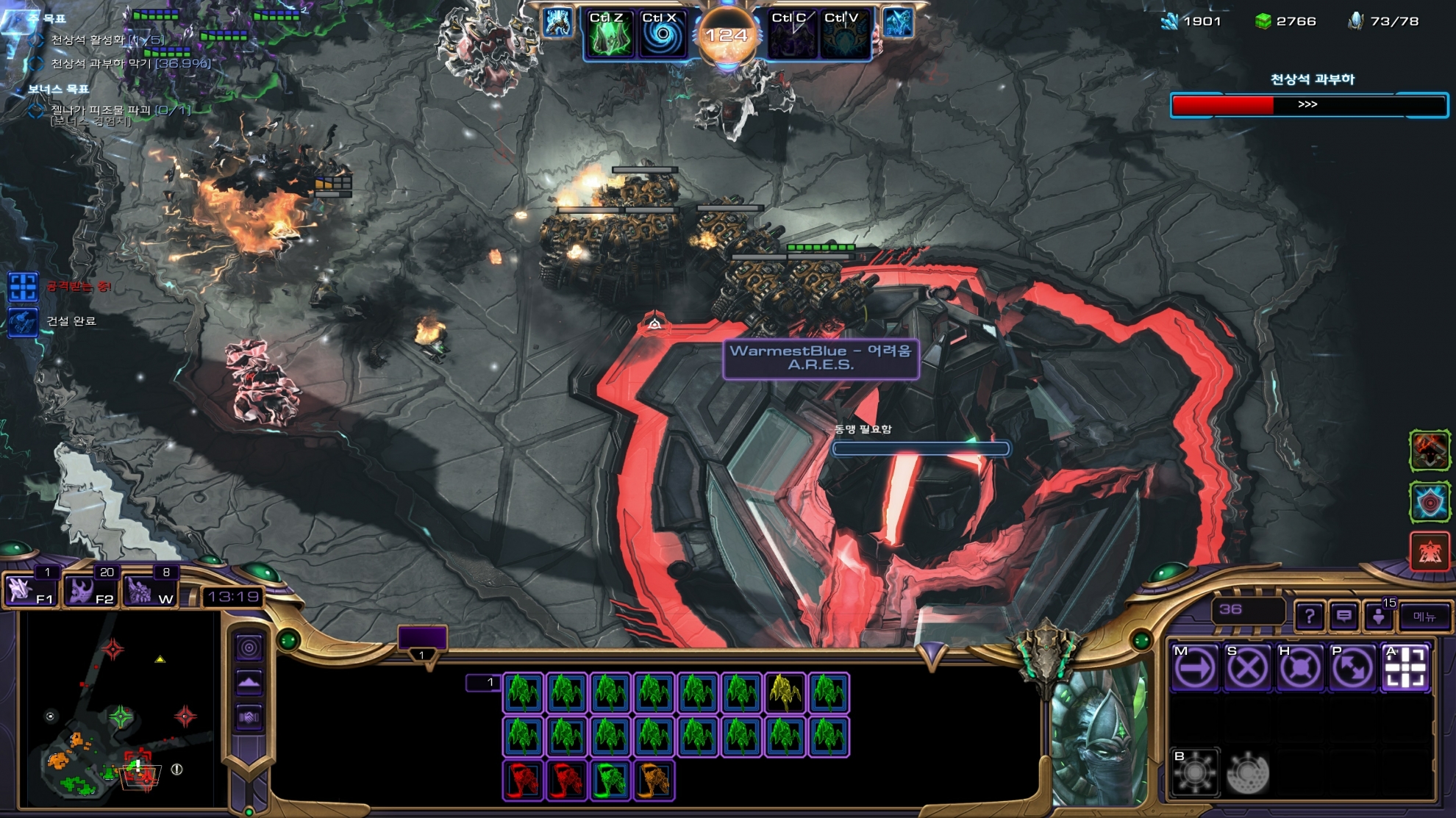Select the F2 army group button
1456x818 pixels.
point(90,589)
